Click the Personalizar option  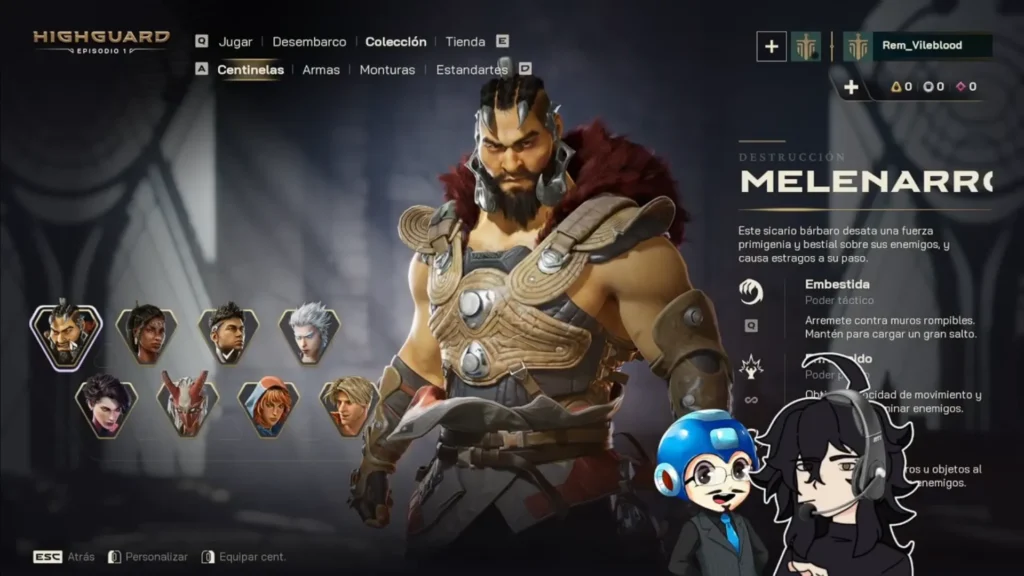149,556
